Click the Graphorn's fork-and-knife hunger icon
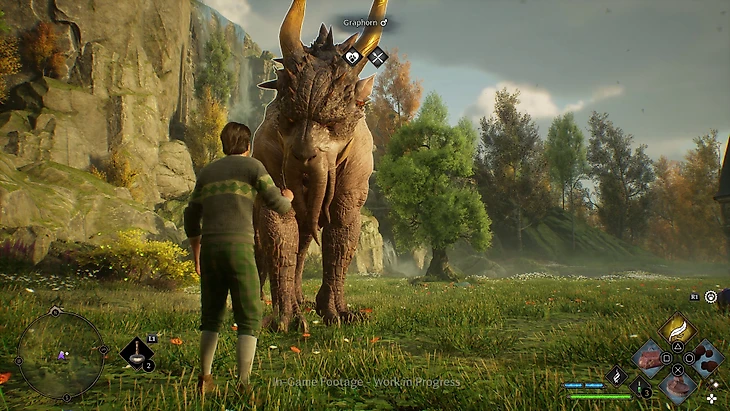The height and width of the screenshot is (411, 730). (x=377, y=57)
